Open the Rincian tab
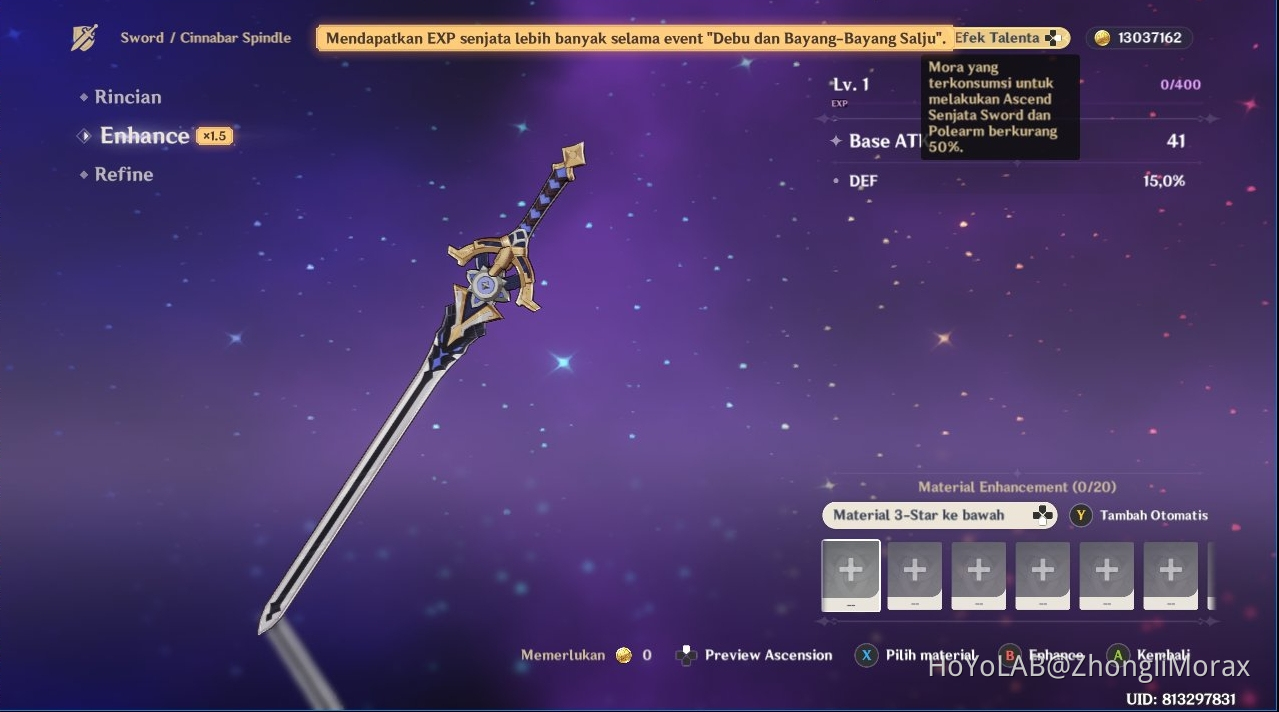Viewport: 1279px width, 712px height. coord(127,97)
